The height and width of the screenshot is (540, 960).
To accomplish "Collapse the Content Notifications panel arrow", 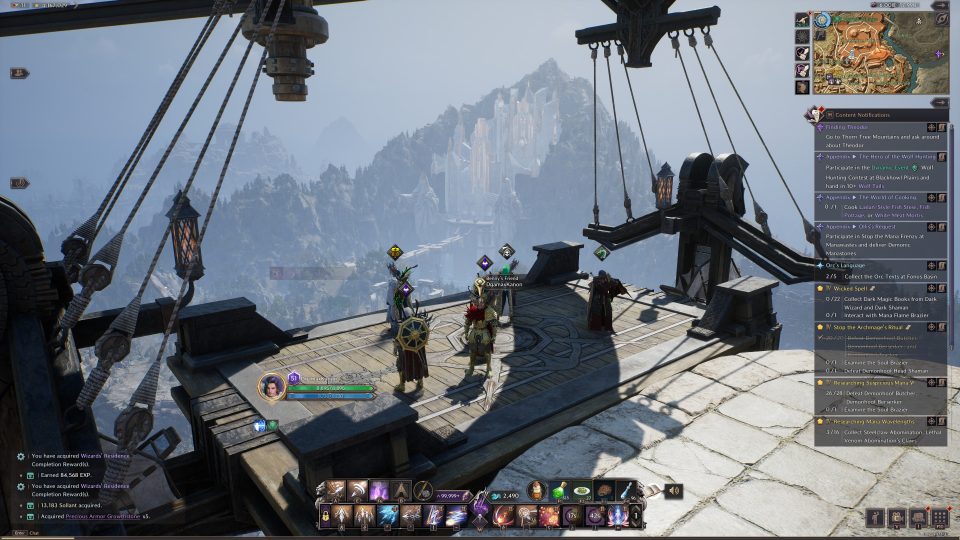I will point(939,102).
